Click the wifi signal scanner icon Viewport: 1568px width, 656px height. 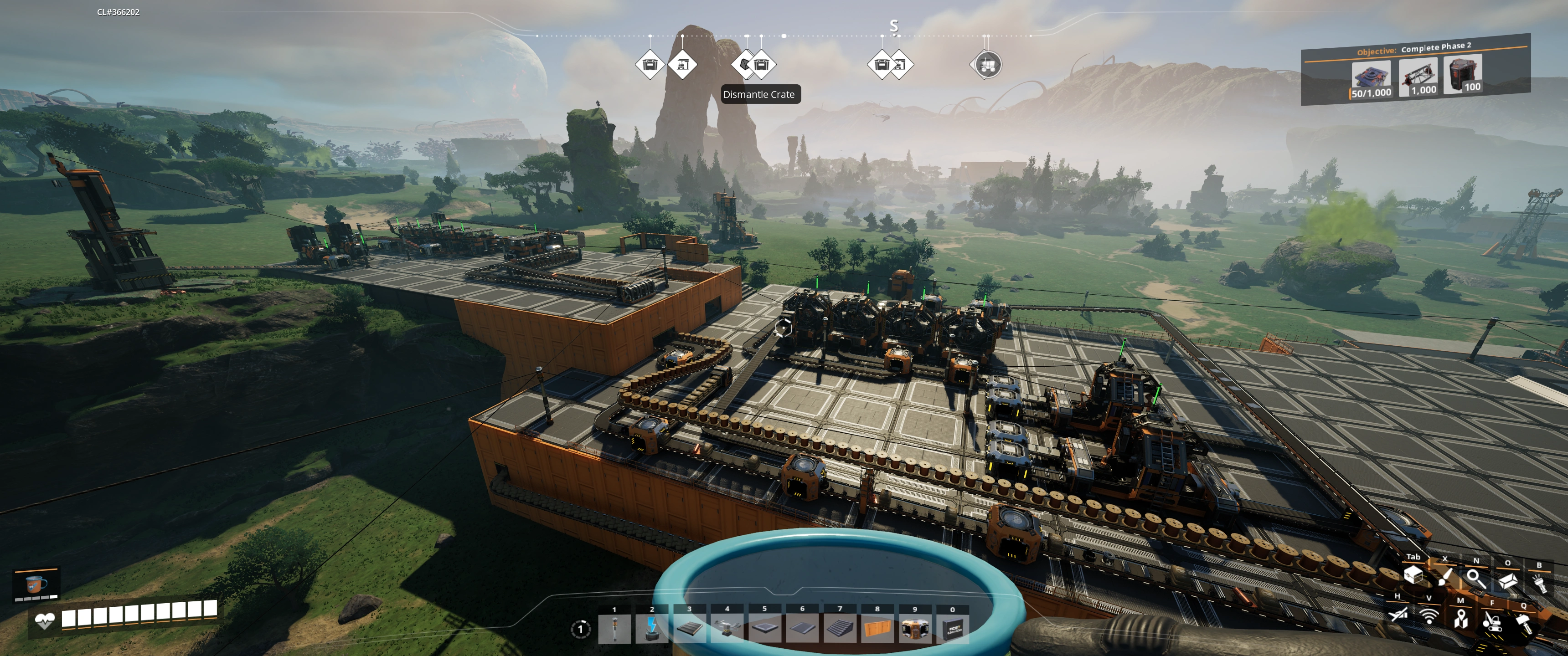click(x=1429, y=615)
